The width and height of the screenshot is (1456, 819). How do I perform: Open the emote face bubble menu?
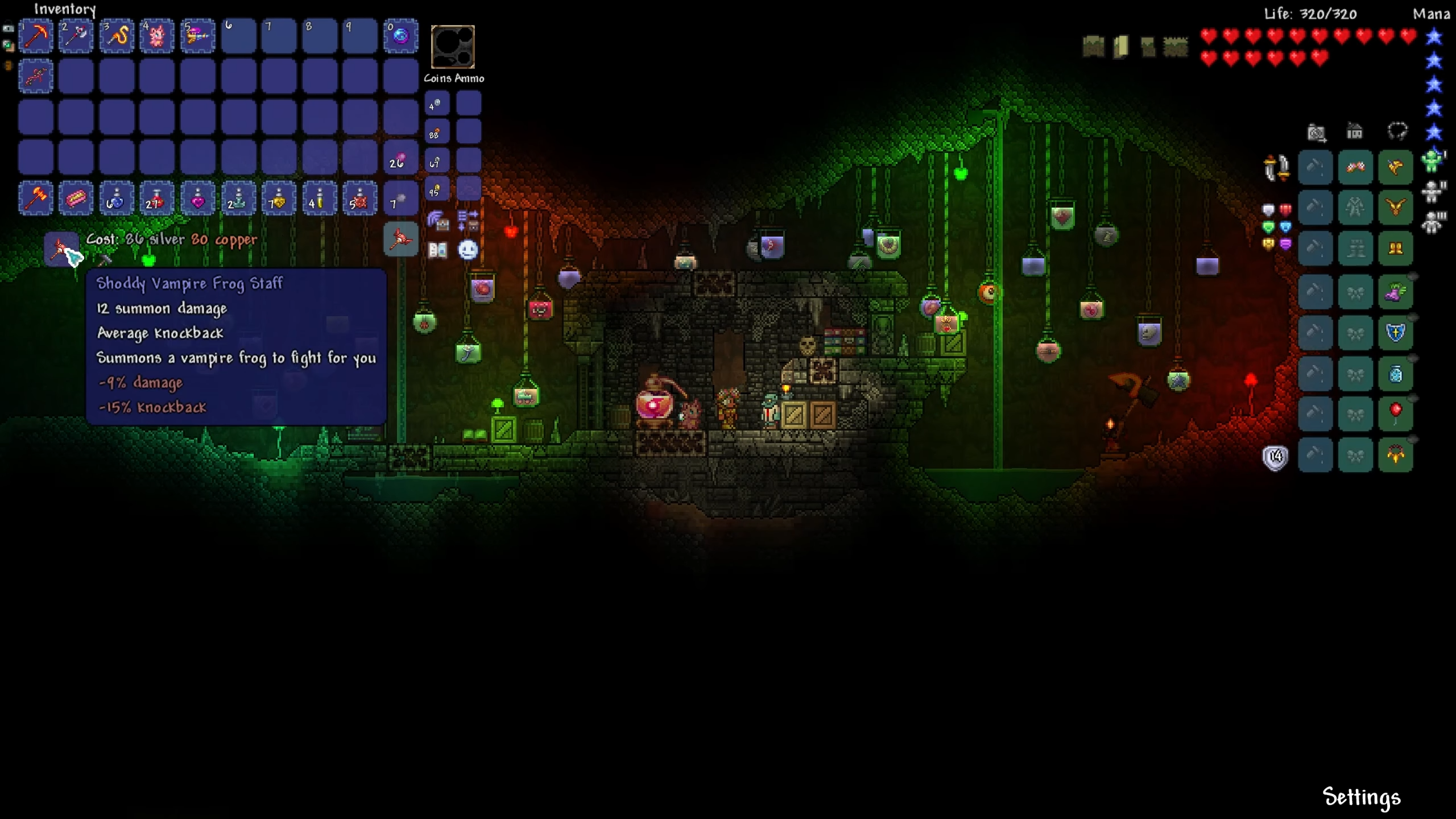(x=468, y=250)
